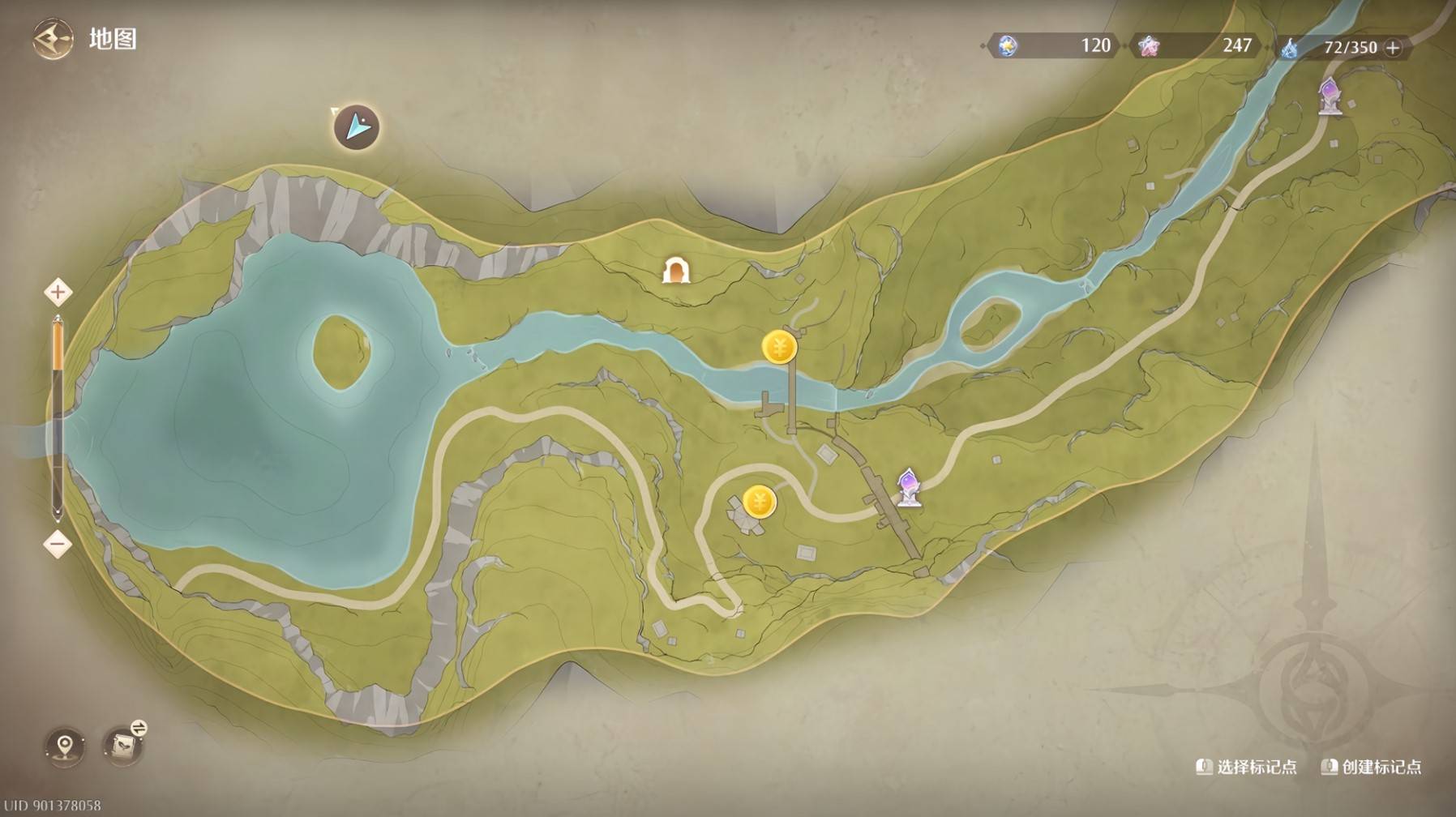
Task: Select the cave entrance marker on the map
Action: [x=675, y=270]
